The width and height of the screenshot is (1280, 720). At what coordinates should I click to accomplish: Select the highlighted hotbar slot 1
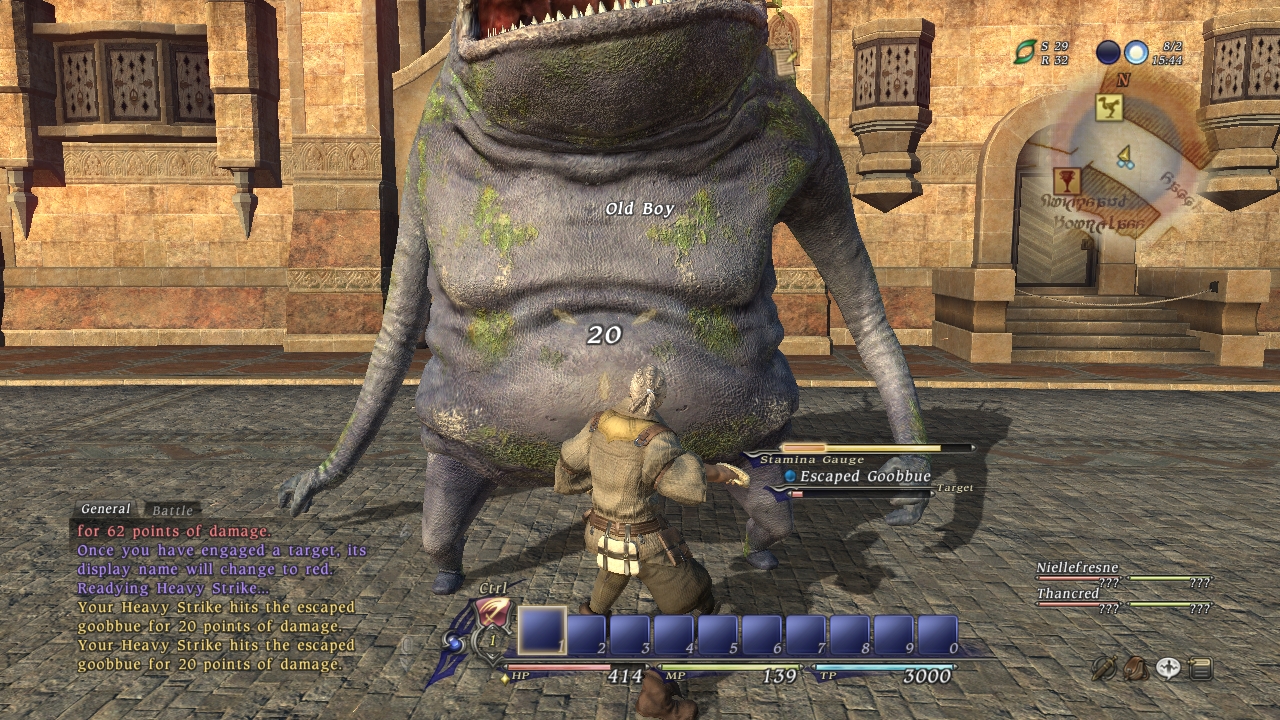pos(542,631)
